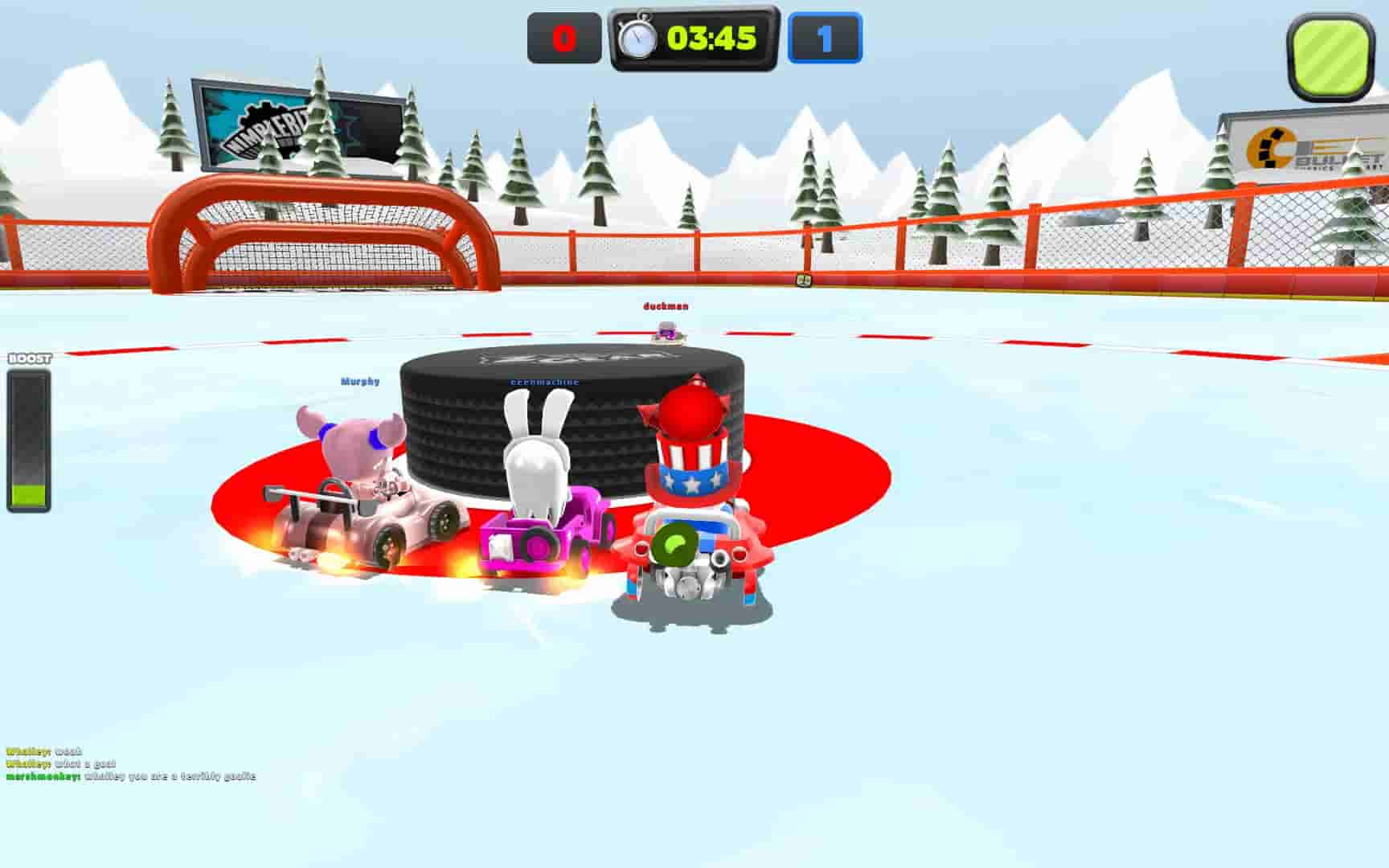Select marshmonkey's chat message about the goalie

(129, 776)
